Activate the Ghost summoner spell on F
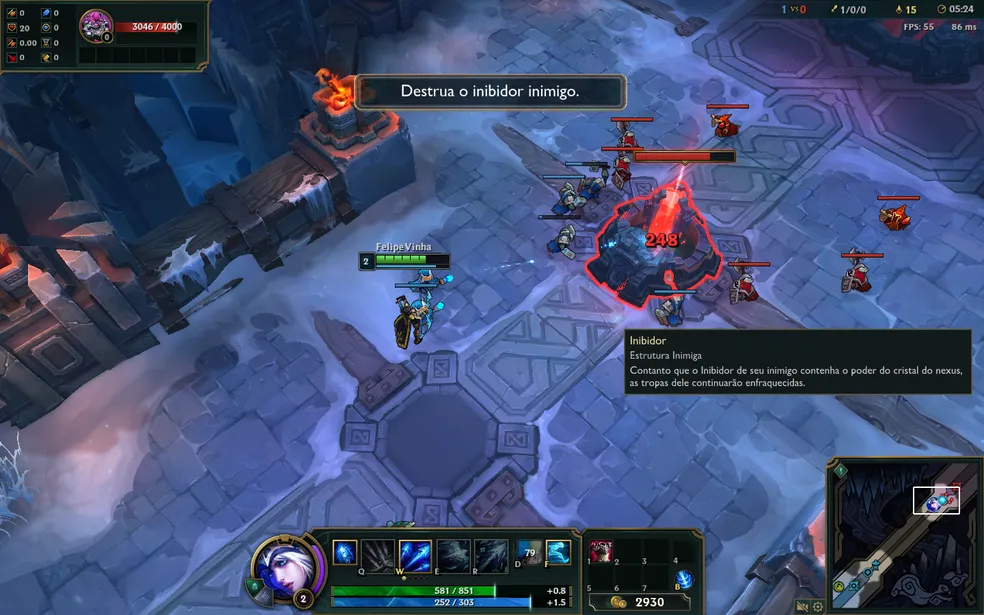984x615 pixels. pos(558,551)
